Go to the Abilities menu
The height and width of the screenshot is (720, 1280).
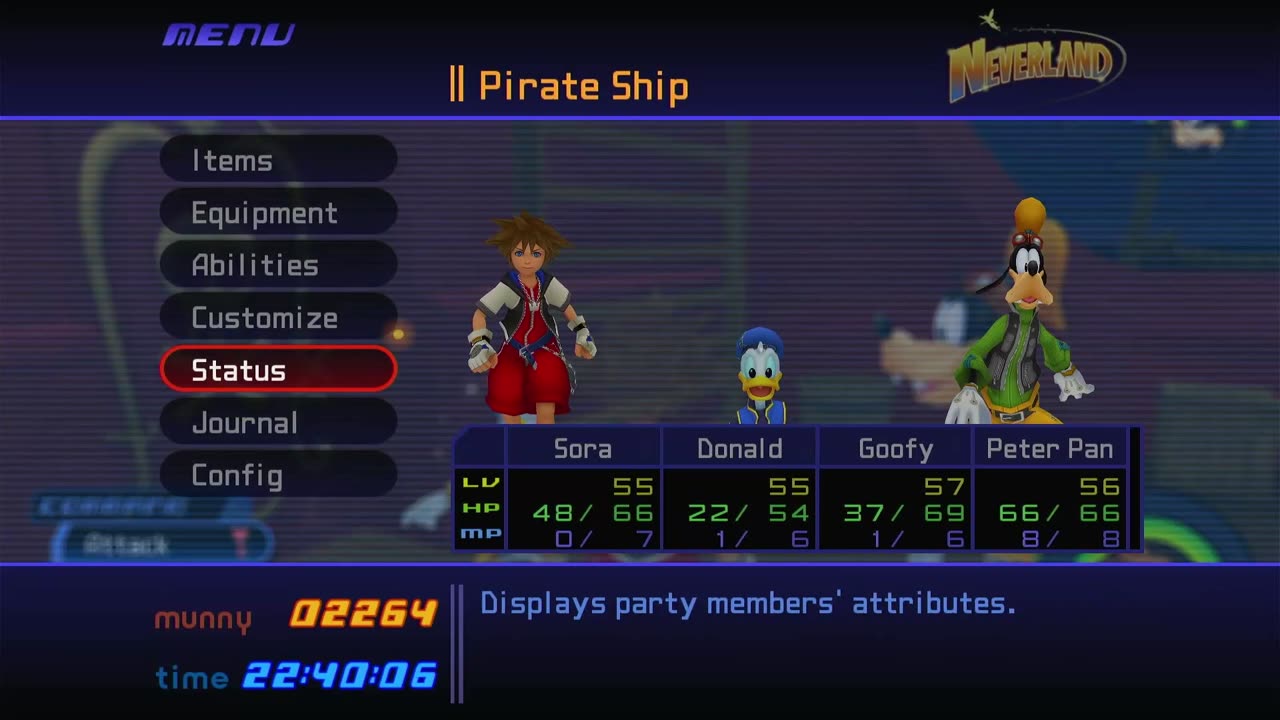(278, 265)
